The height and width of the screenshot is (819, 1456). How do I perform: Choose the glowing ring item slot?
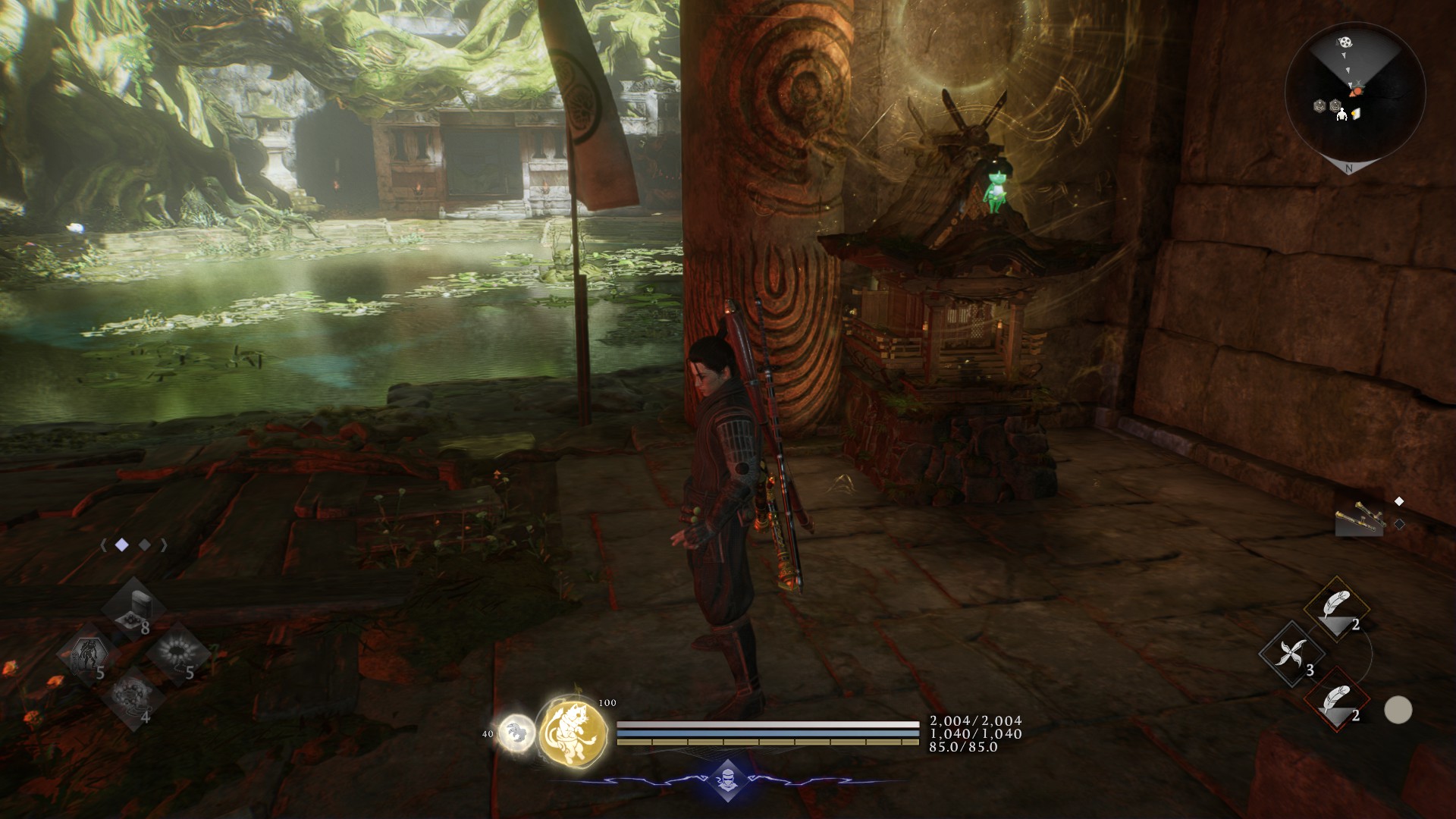pos(177,653)
